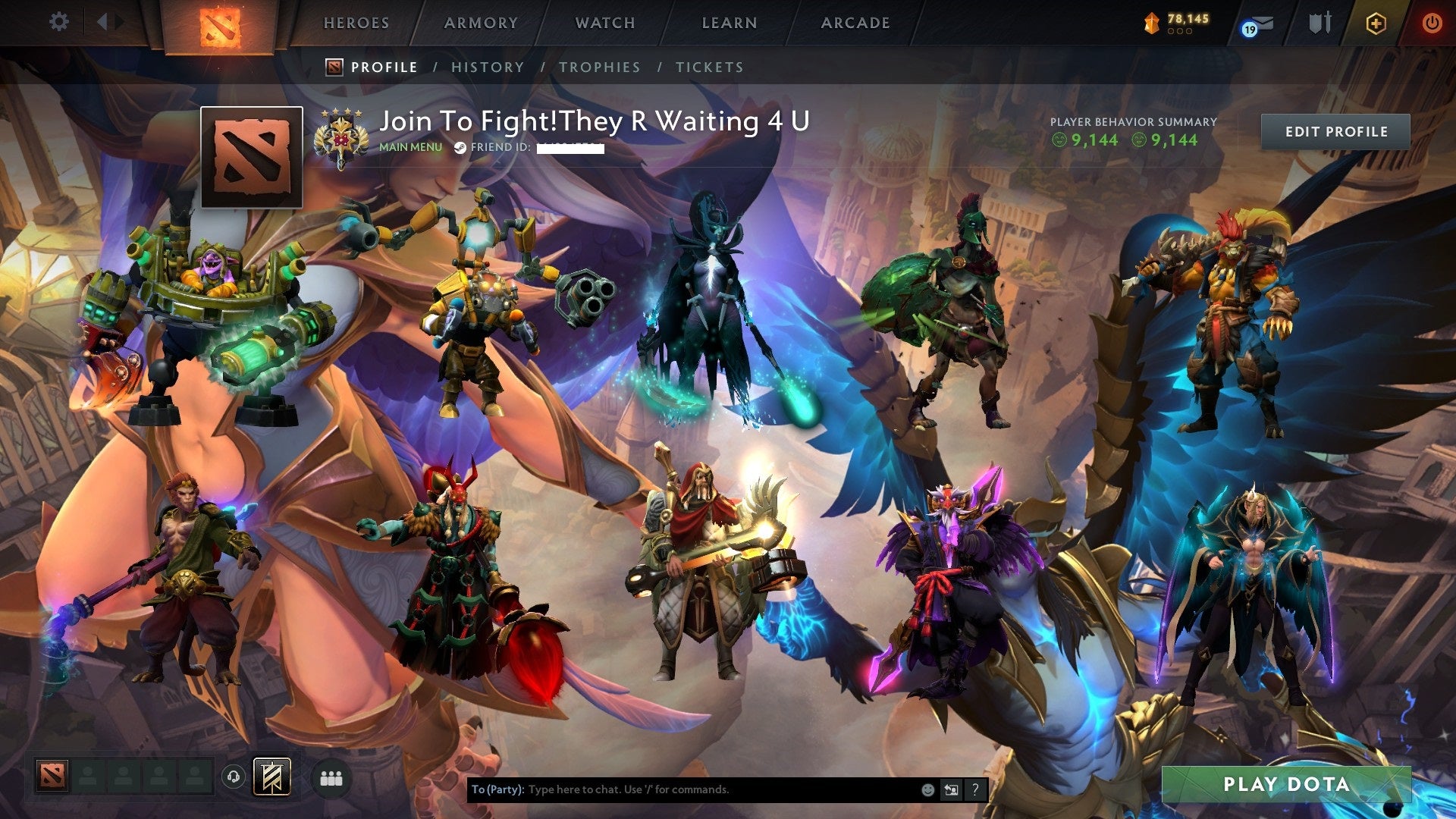Click the Dota 2 logo in the top bar

pos(221,24)
